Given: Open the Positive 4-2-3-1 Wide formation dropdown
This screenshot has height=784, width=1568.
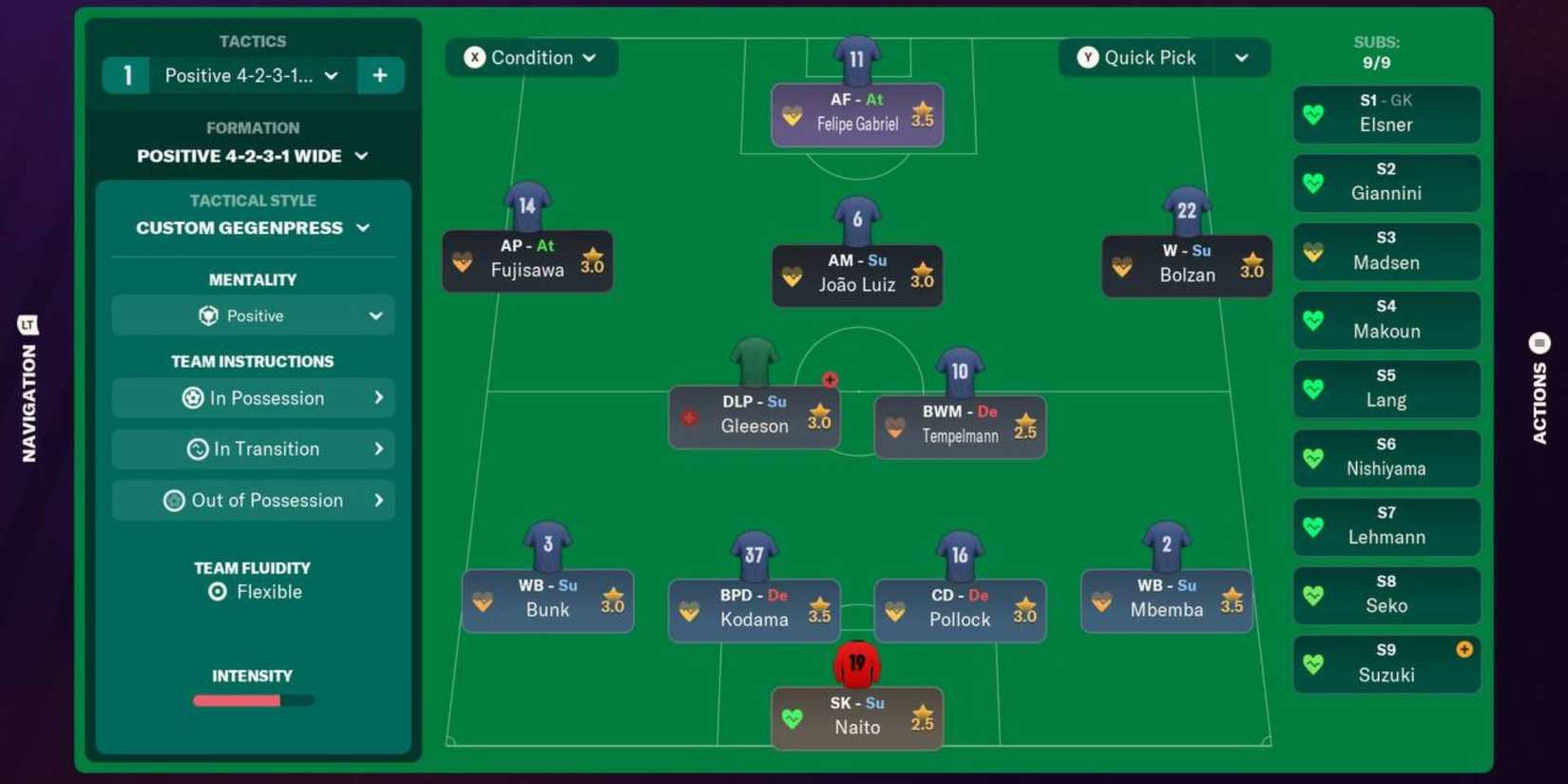Looking at the screenshot, I should coord(252,156).
